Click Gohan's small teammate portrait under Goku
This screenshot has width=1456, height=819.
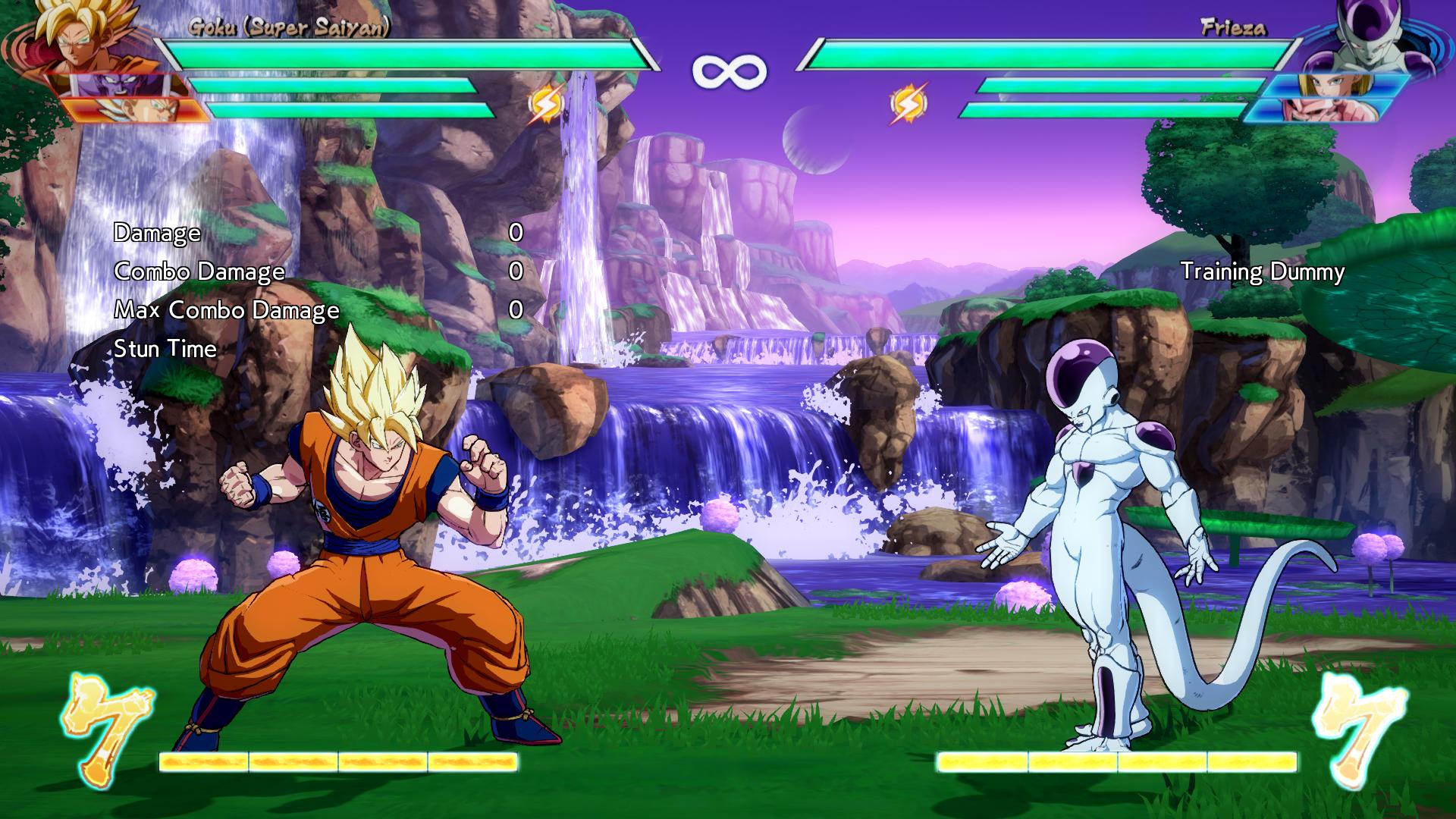[x=121, y=85]
